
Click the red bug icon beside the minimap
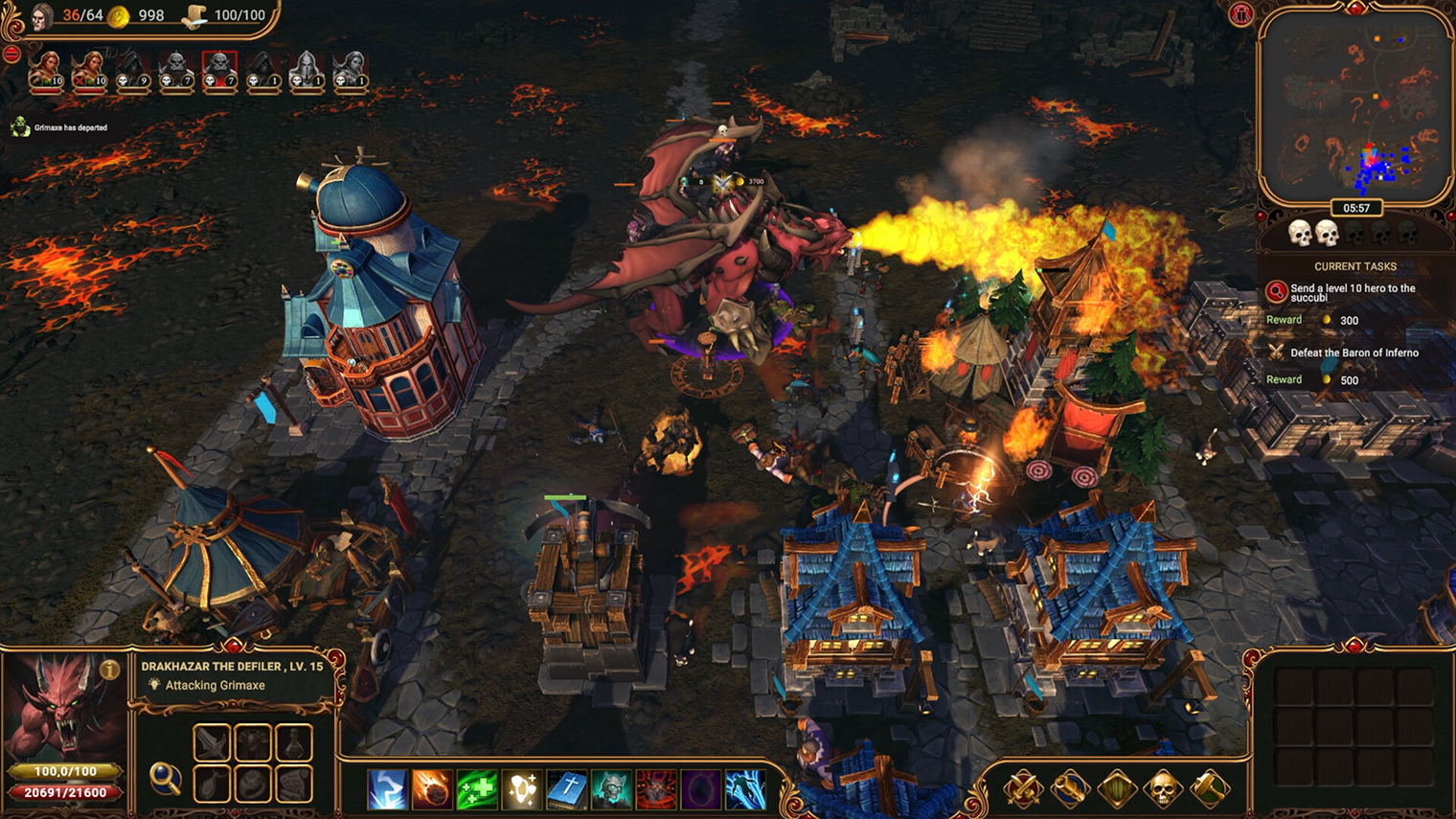click(1241, 14)
